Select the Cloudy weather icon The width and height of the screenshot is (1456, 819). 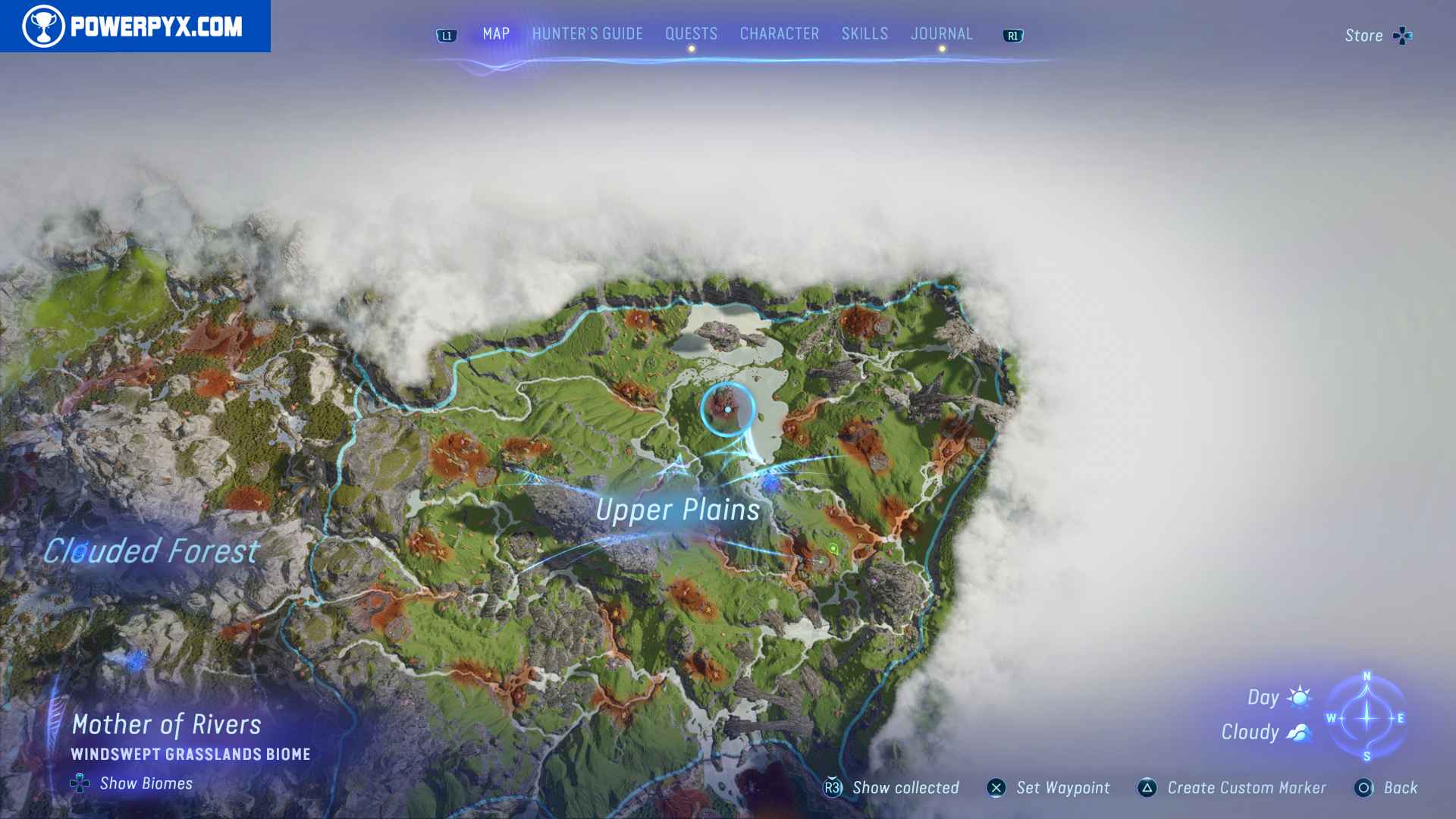[1298, 732]
